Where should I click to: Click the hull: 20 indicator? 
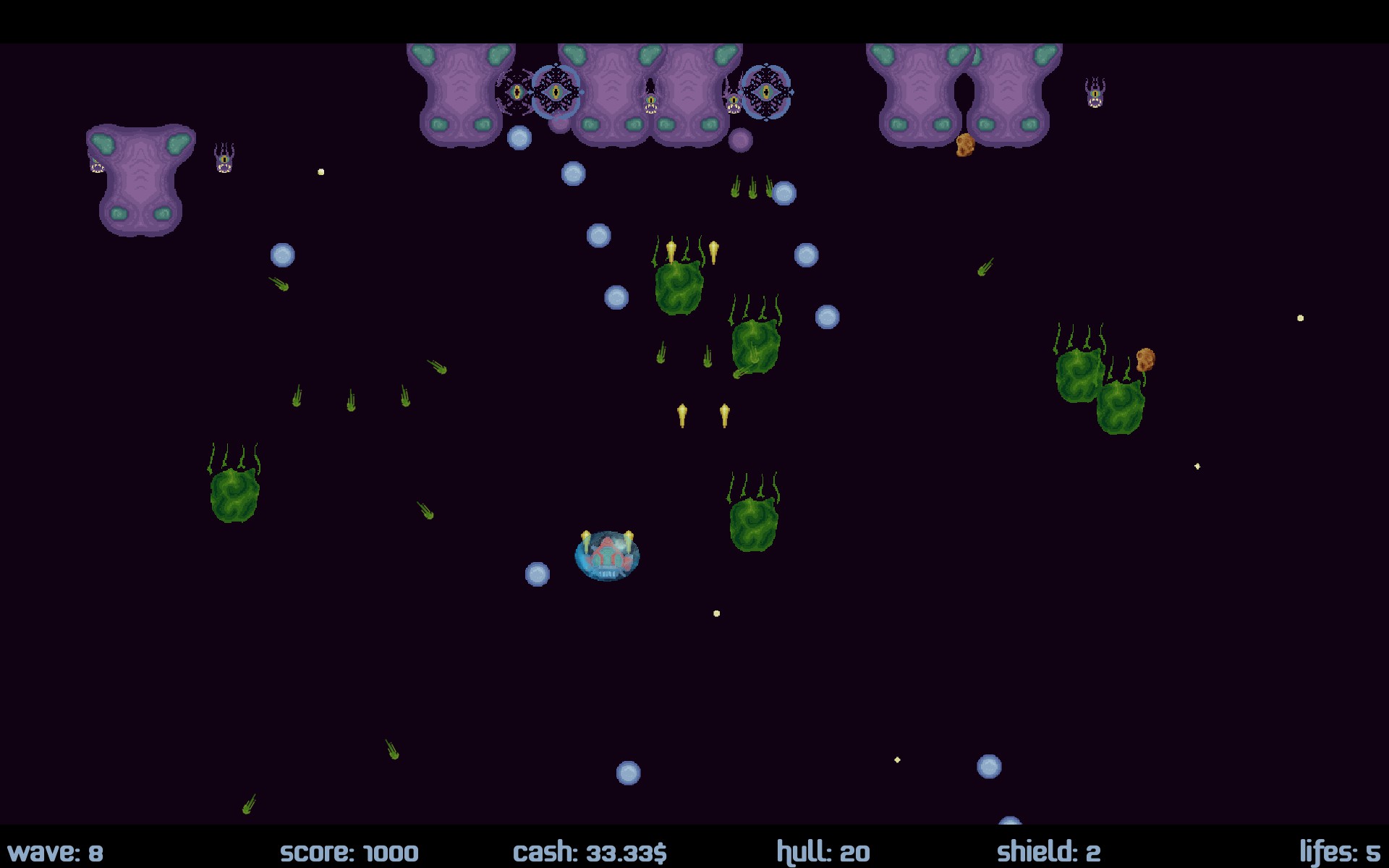823,852
